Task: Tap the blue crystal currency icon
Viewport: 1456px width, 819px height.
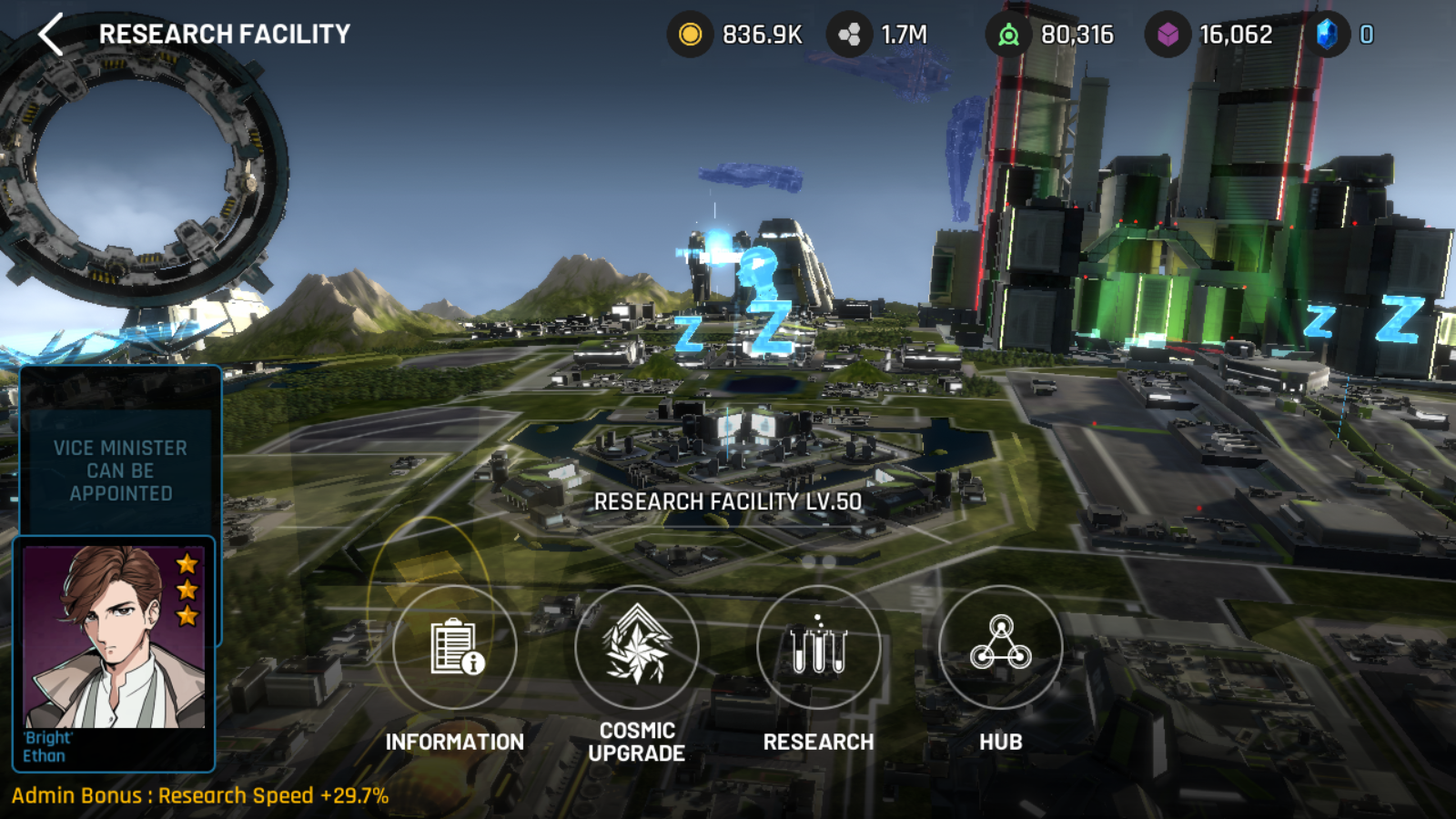Action: (x=1328, y=35)
